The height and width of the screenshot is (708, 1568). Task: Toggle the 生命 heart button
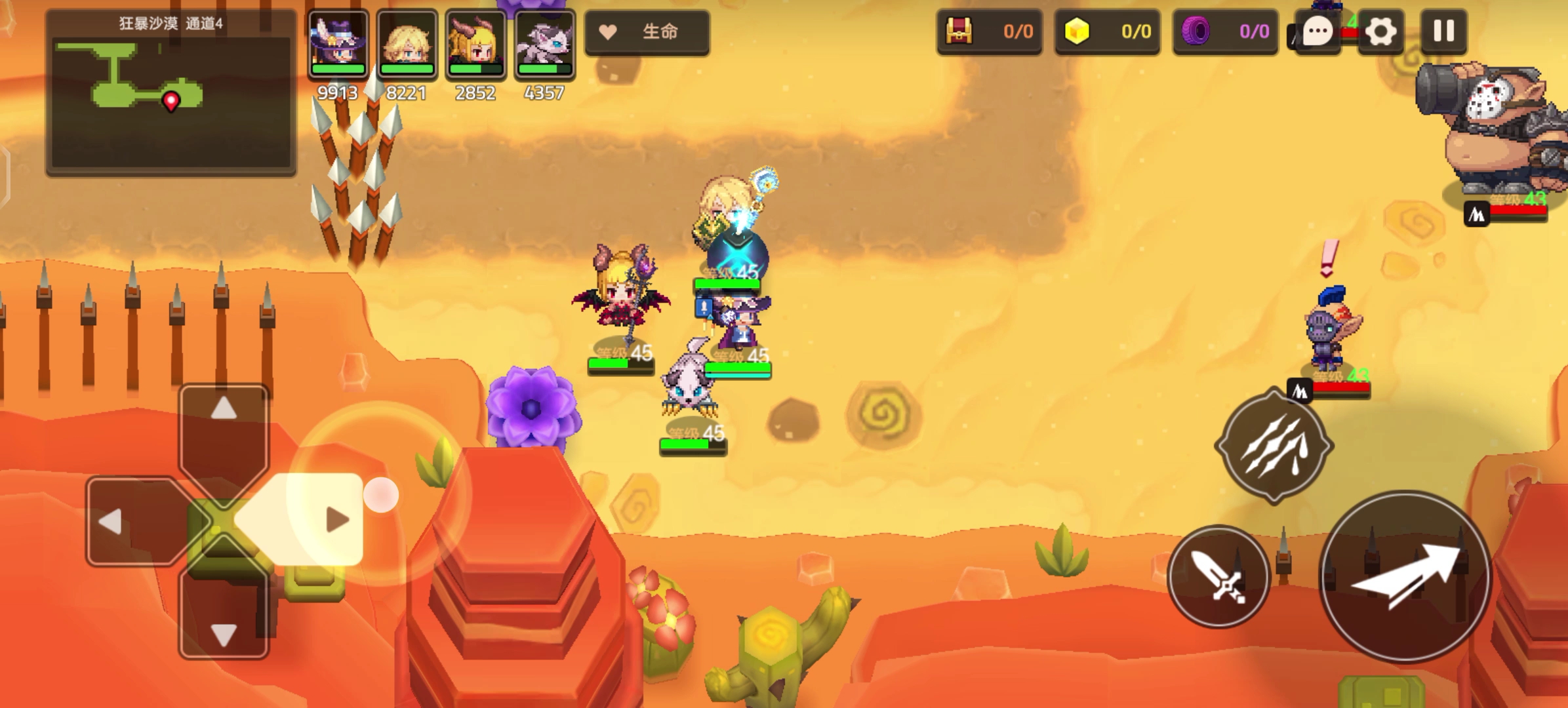pyautogui.click(x=647, y=31)
